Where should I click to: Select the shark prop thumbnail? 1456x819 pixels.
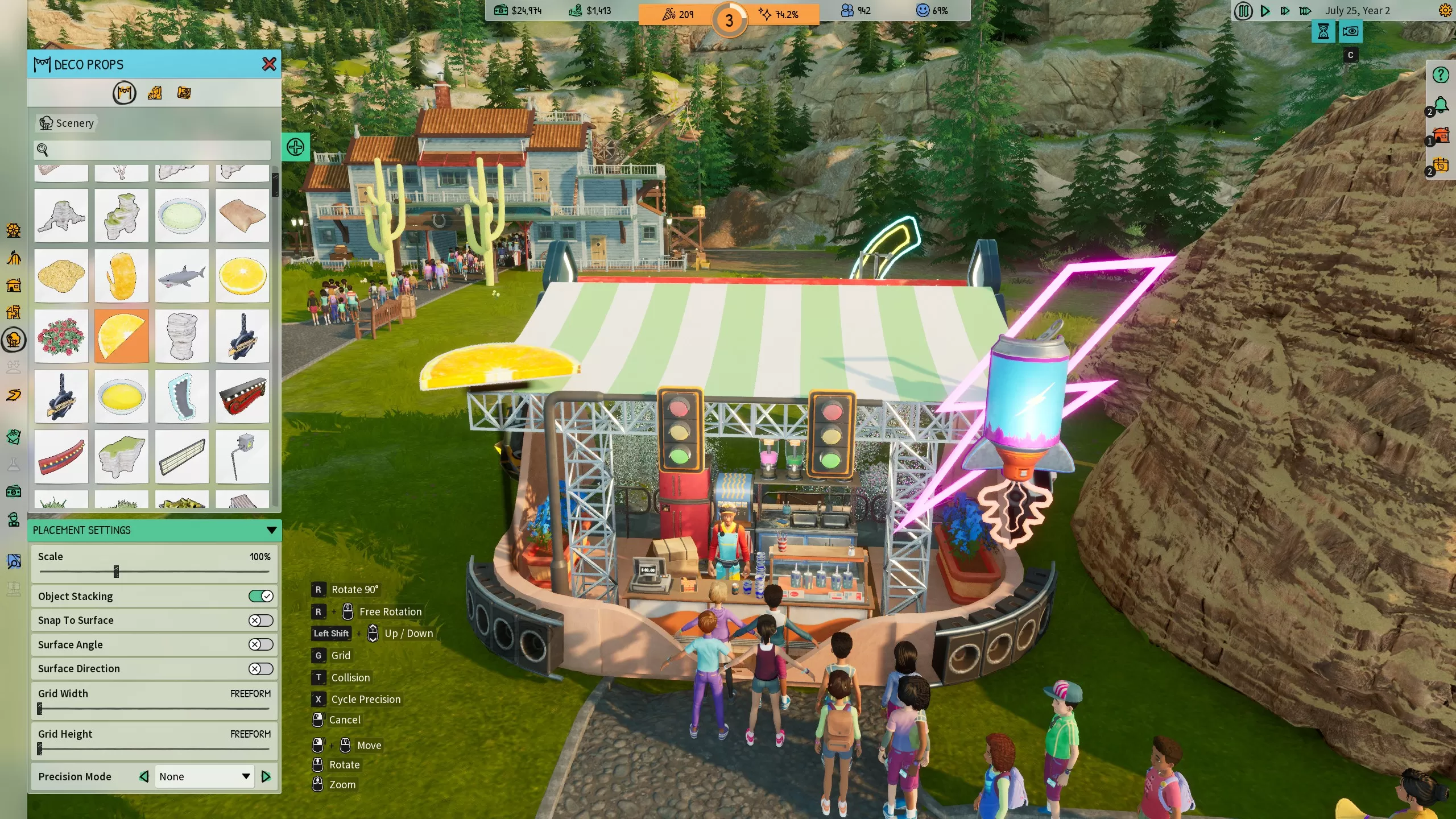pos(181,276)
